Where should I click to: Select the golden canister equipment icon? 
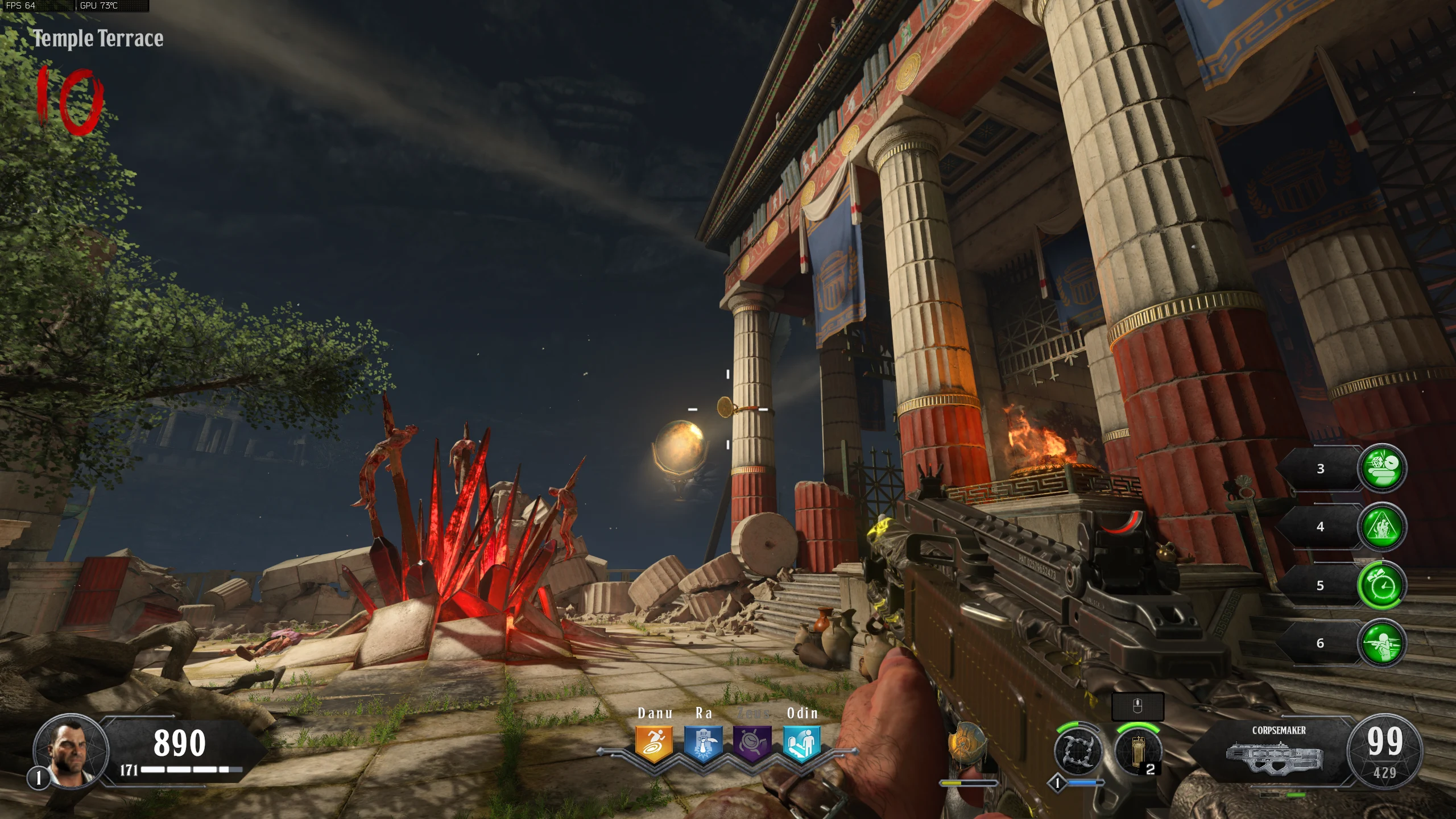1138,751
